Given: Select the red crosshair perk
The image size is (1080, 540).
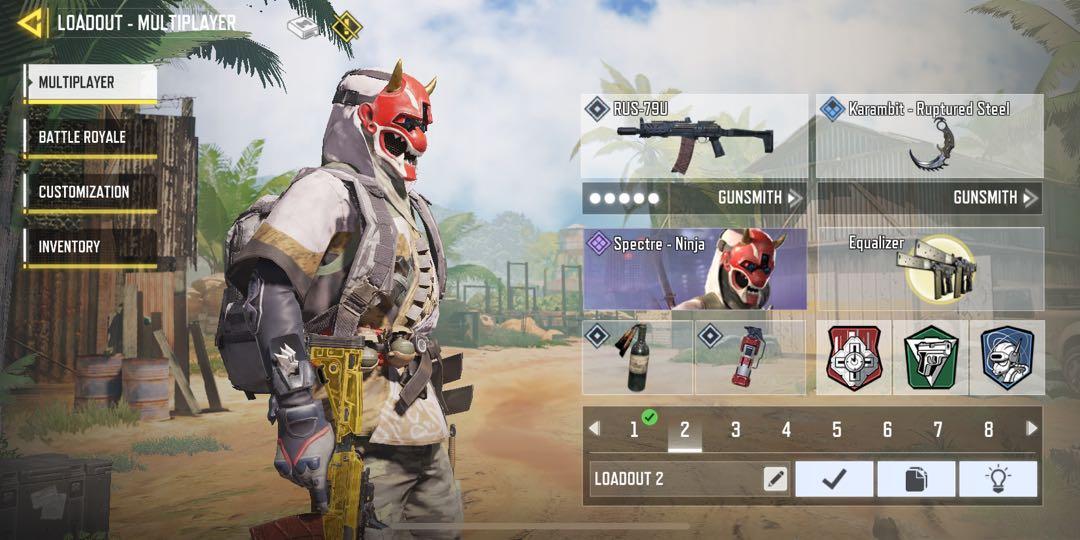Looking at the screenshot, I should click(853, 357).
